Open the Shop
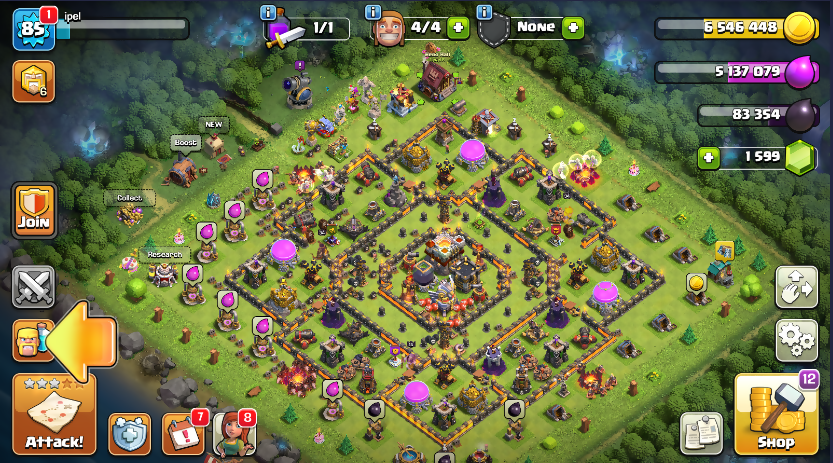 click(x=776, y=414)
